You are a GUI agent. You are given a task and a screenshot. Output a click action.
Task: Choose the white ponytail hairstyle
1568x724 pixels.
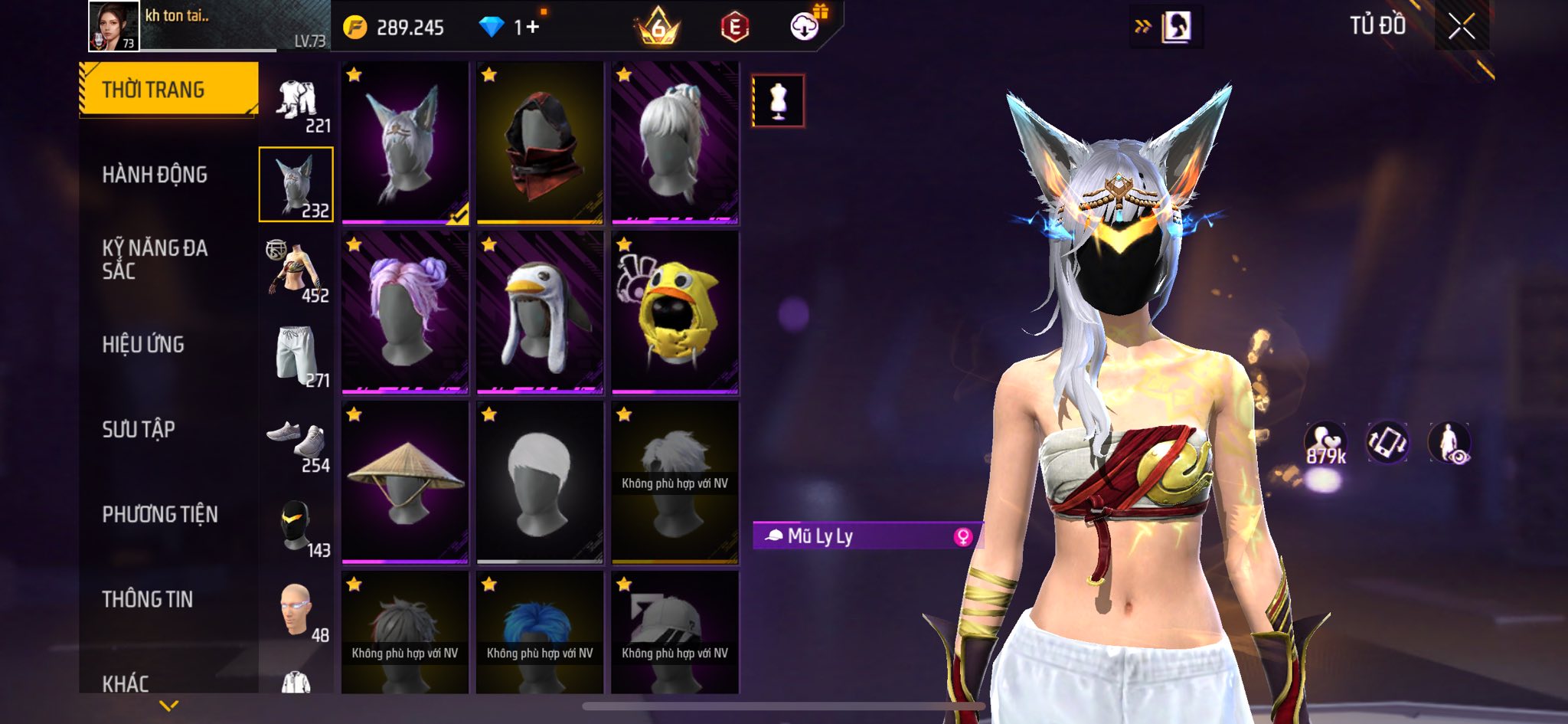pyautogui.click(x=675, y=143)
